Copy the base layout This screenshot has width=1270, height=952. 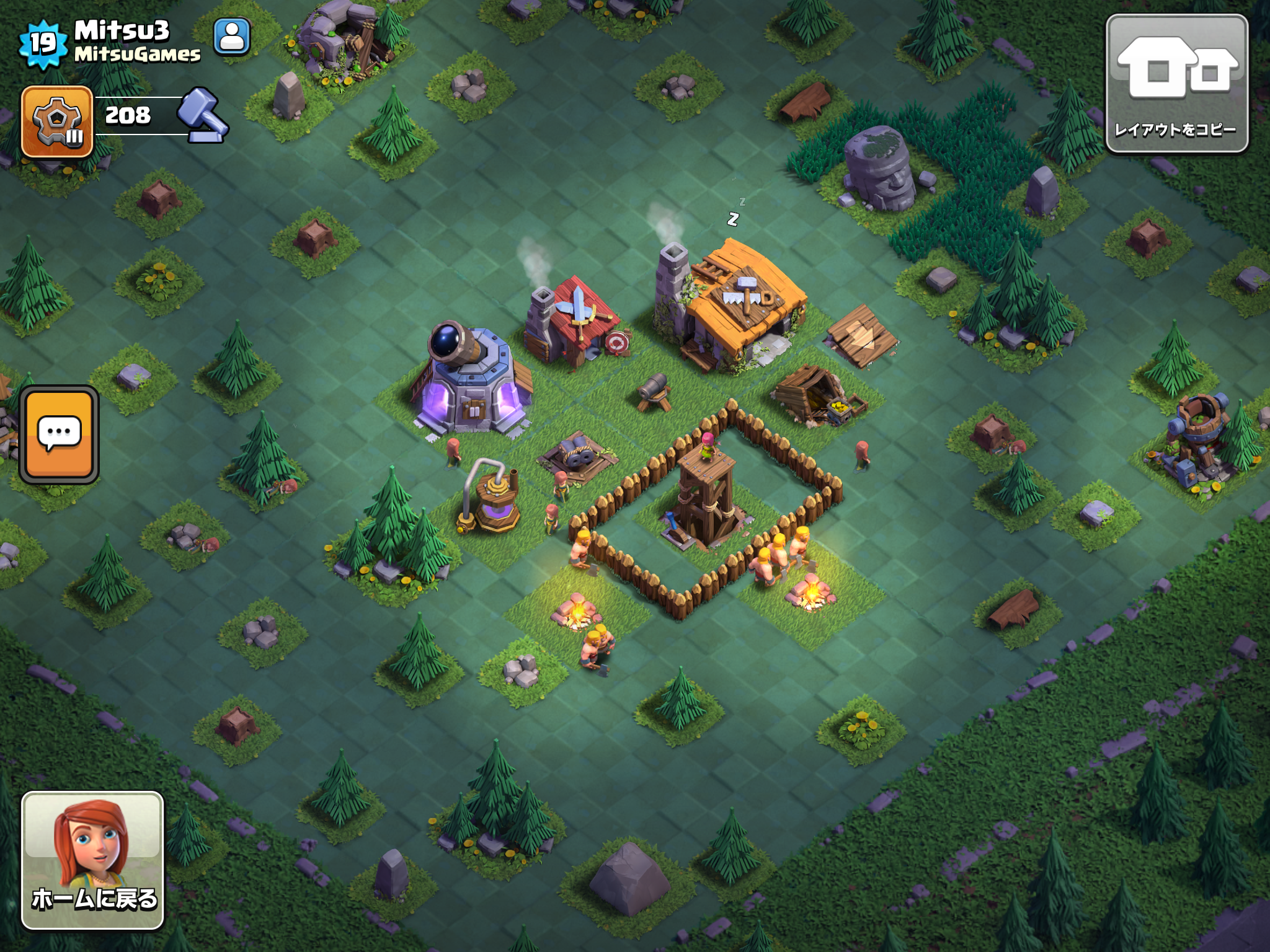click(1176, 84)
